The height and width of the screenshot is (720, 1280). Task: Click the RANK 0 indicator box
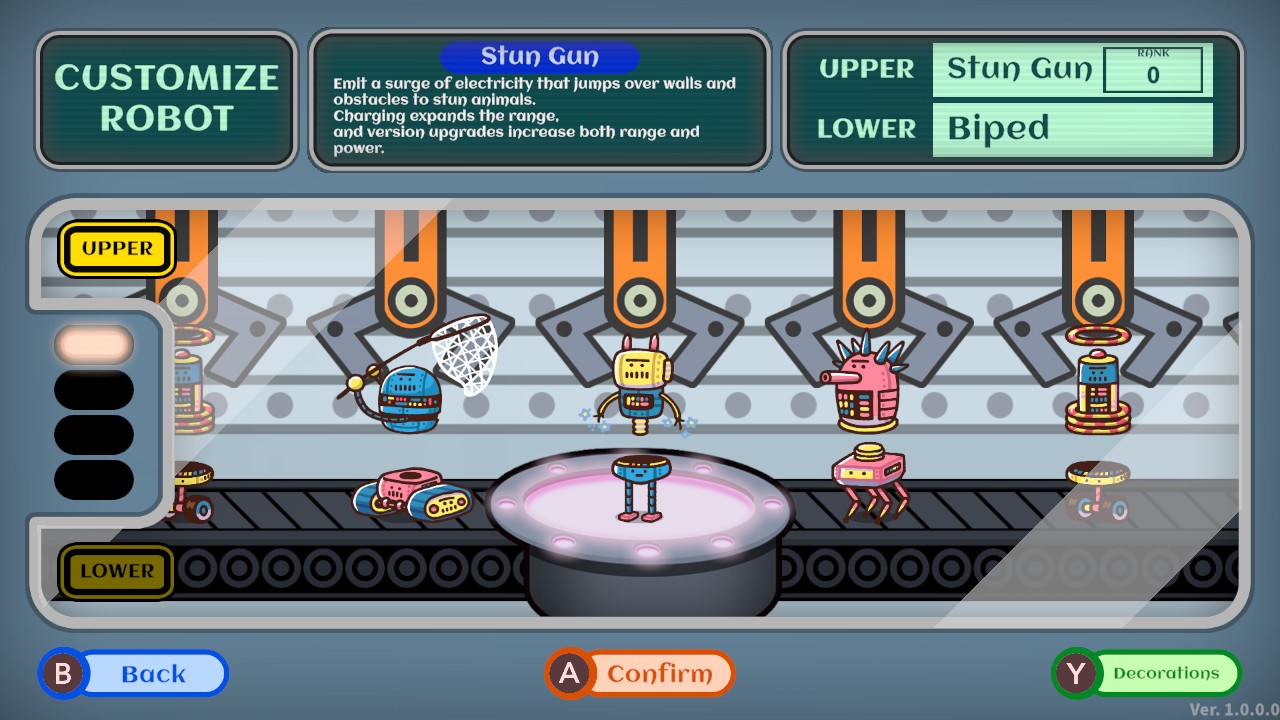(x=1155, y=68)
